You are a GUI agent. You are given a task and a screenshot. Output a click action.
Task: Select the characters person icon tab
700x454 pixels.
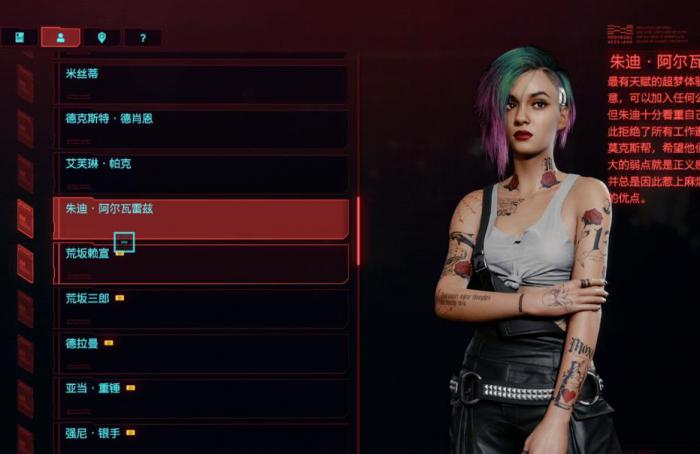[61, 38]
